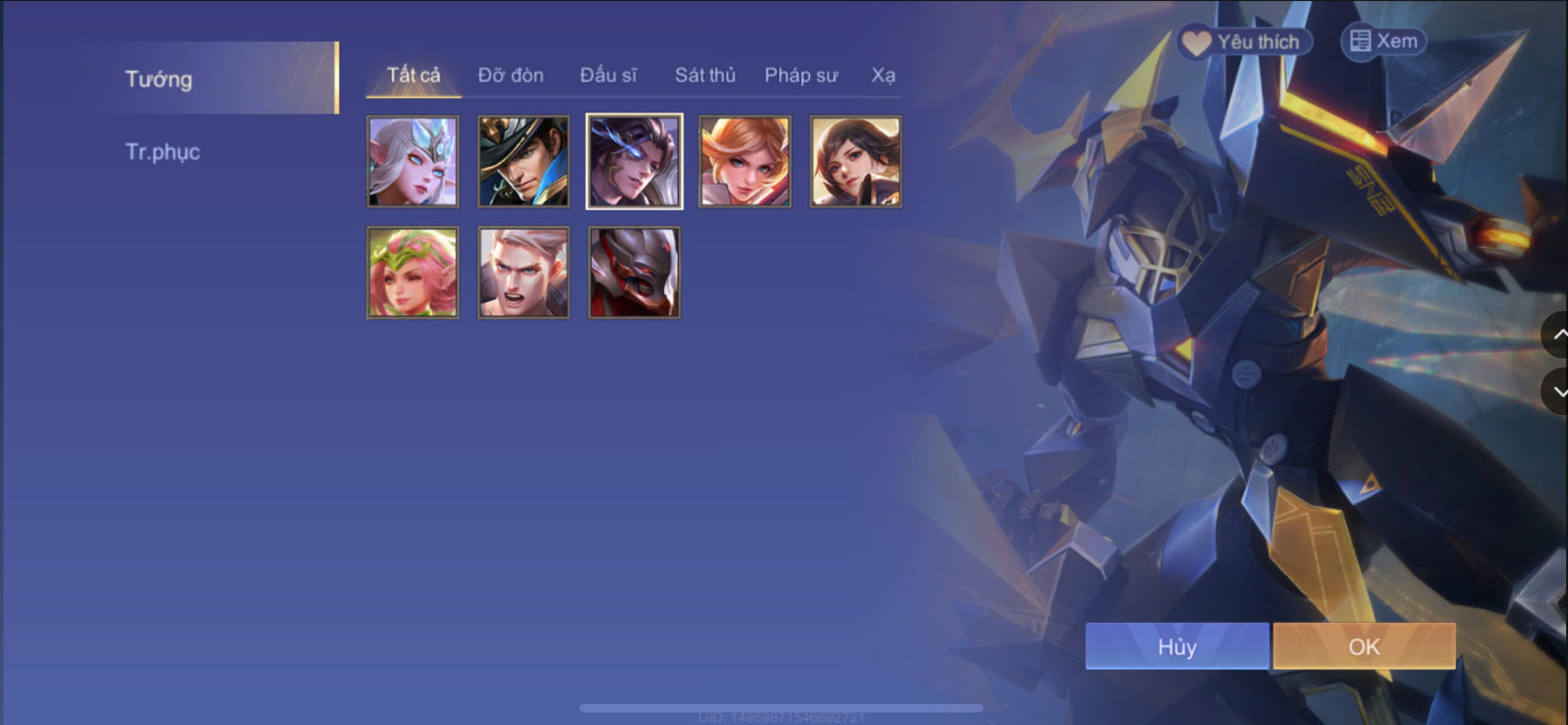This screenshot has width=1568, height=725.
Task: Open the Sát thủ filter tab
Action: point(704,75)
